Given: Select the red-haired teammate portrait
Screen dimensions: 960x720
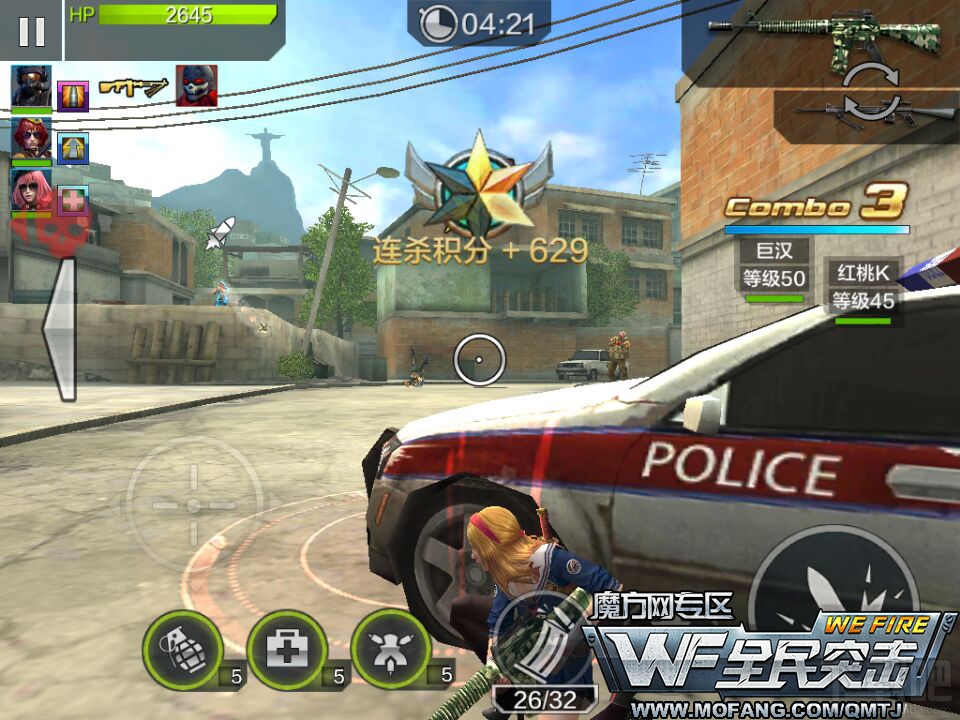Looking at the screenshot, I should (31, 138).
